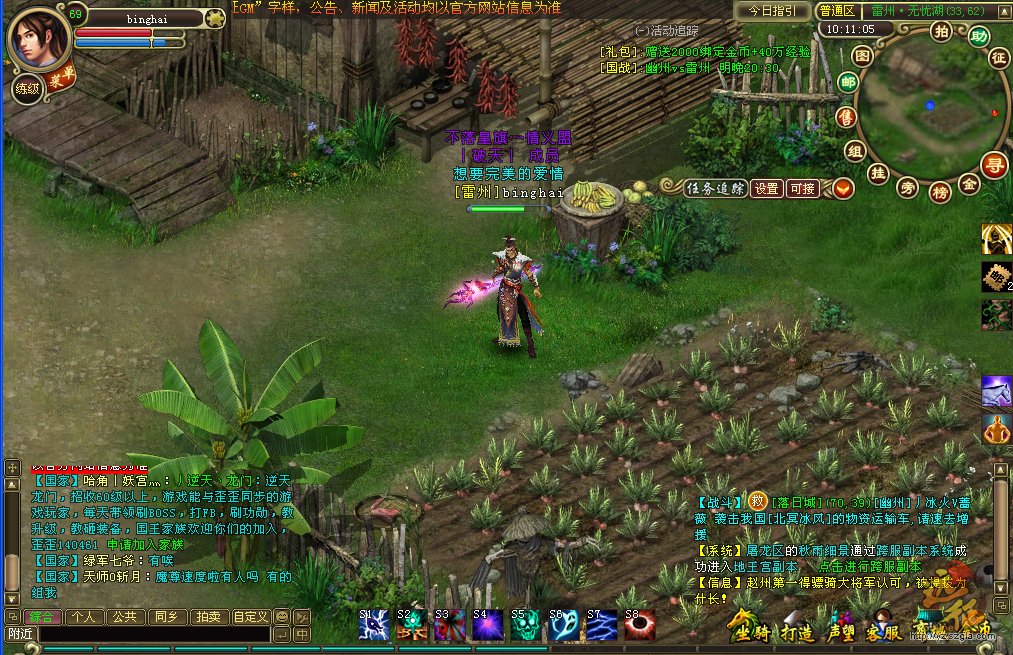Trigger the S4 purple orb skill

(x=487, y=625)
